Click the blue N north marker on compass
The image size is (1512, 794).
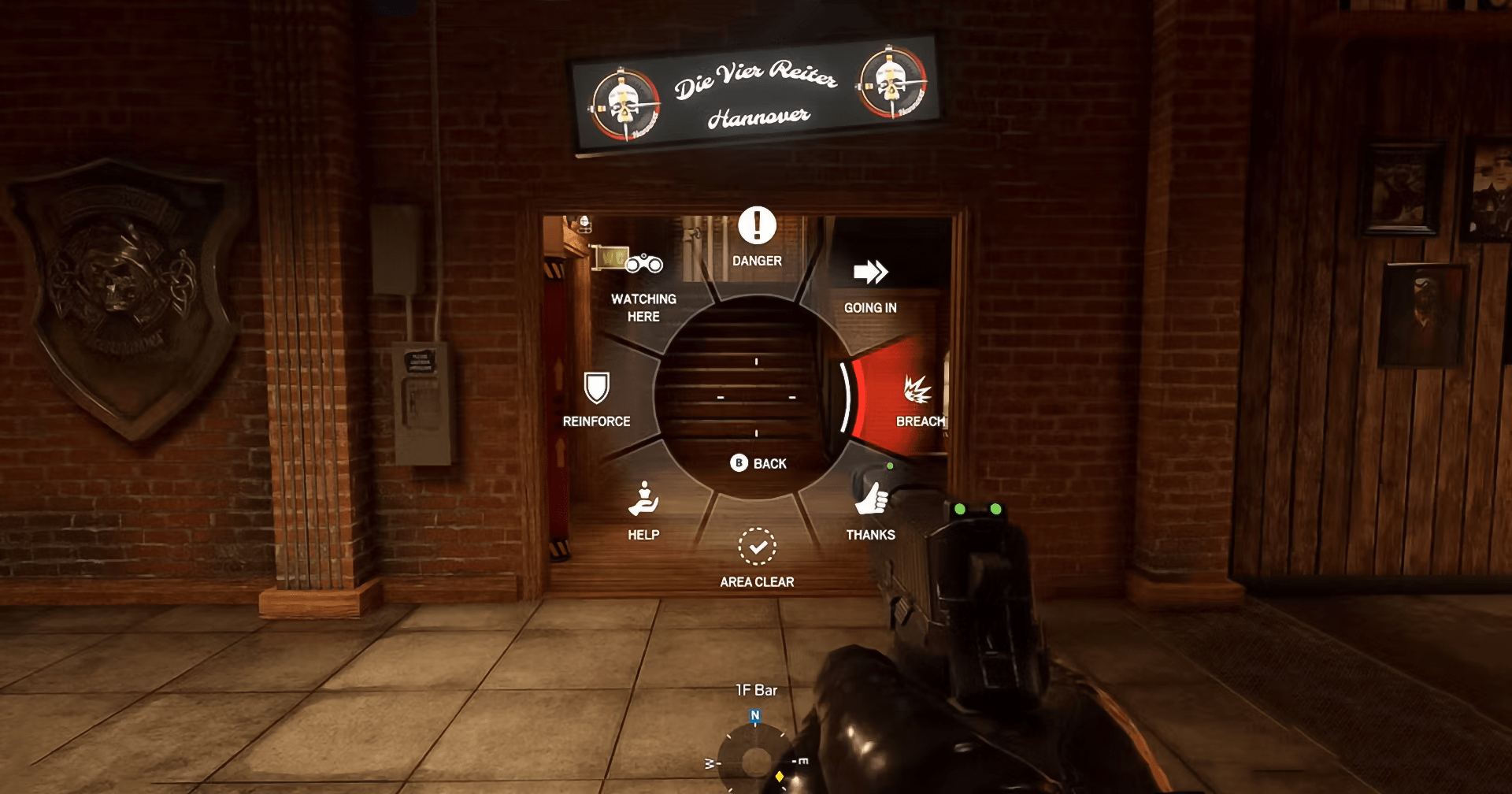point(754,713)
